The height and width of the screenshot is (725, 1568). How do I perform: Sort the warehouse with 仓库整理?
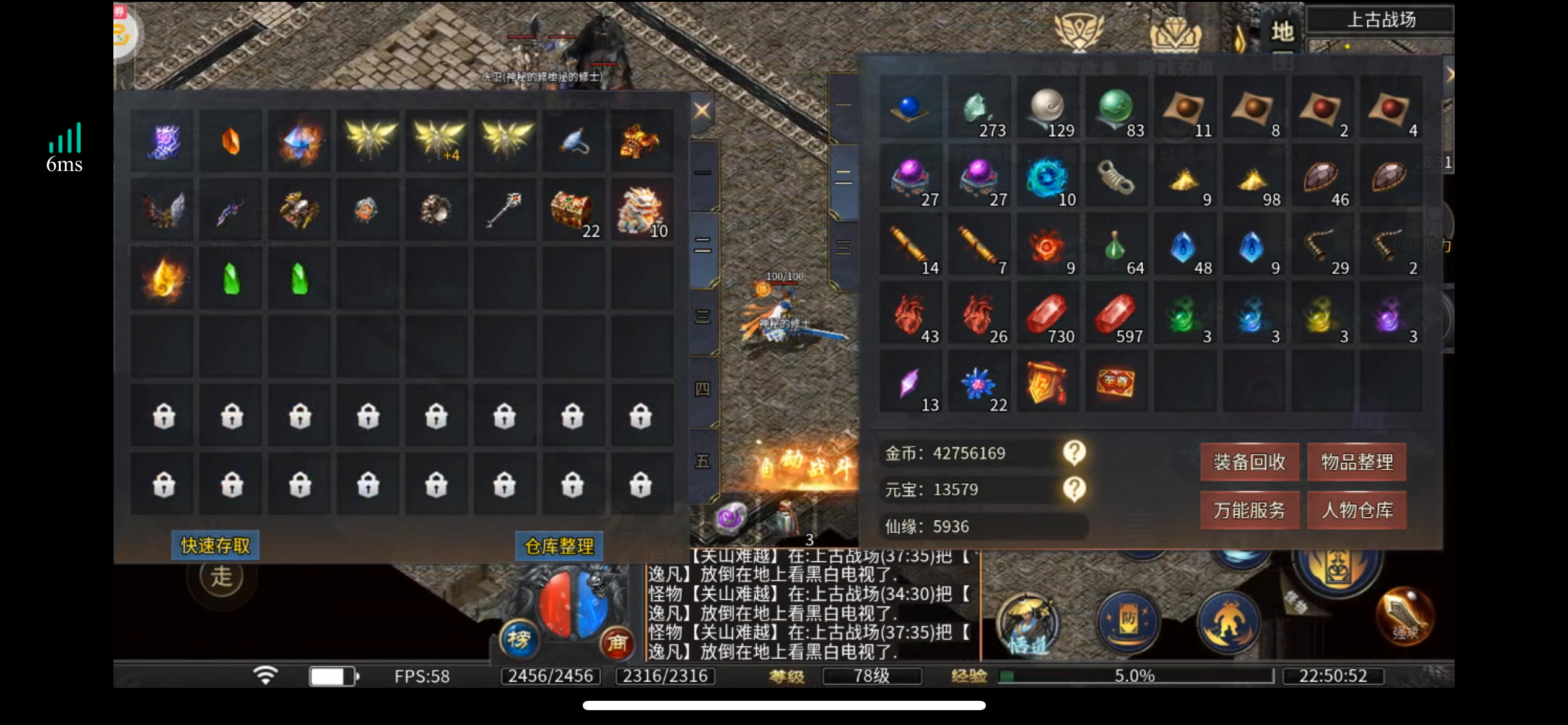559,547
